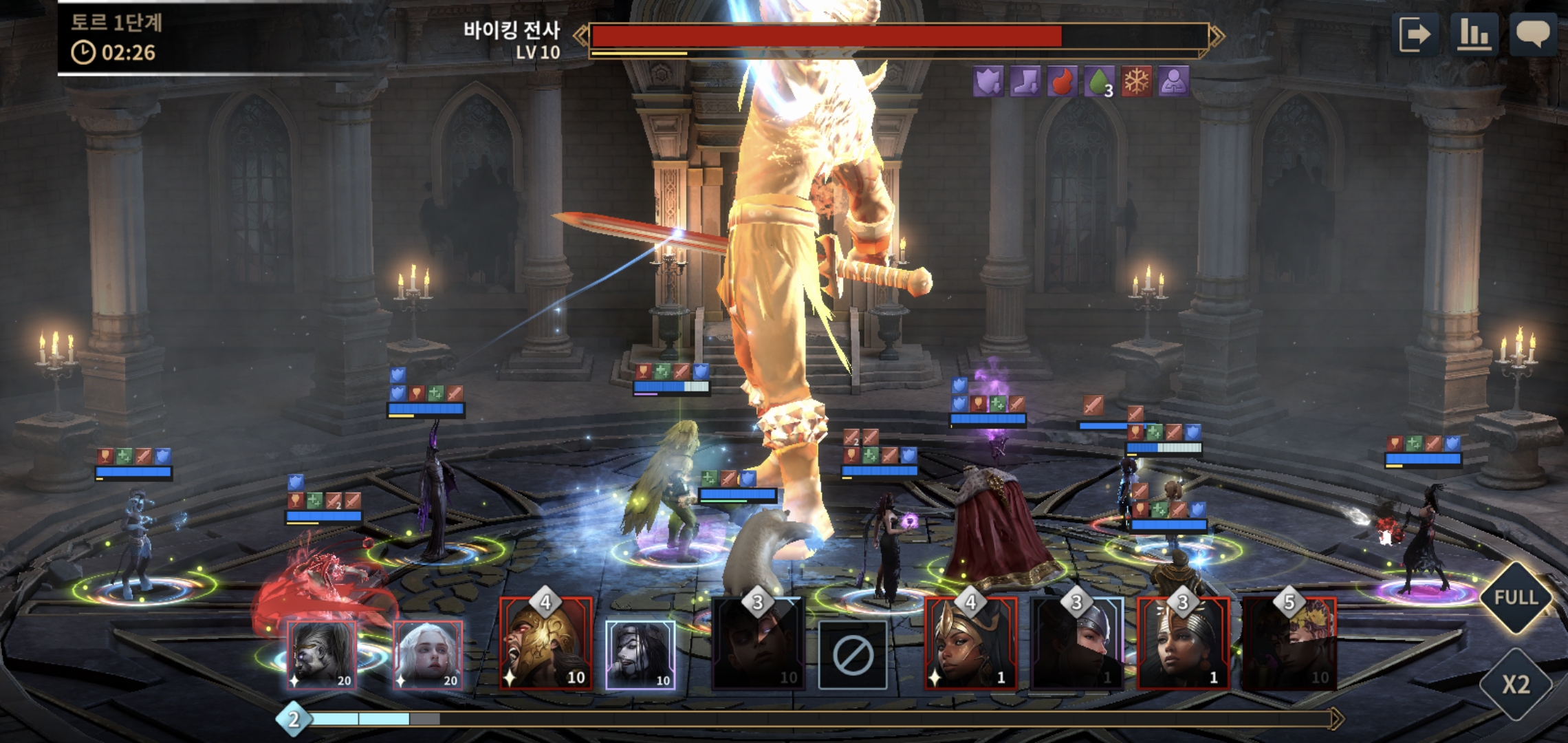Inspect the boss's boot speed-down debuff icon

point(1025,82)
